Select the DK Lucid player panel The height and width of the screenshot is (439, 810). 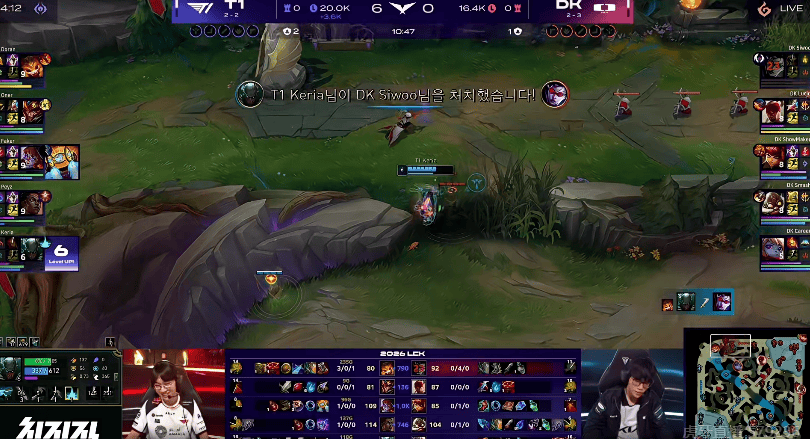[784, 111]
